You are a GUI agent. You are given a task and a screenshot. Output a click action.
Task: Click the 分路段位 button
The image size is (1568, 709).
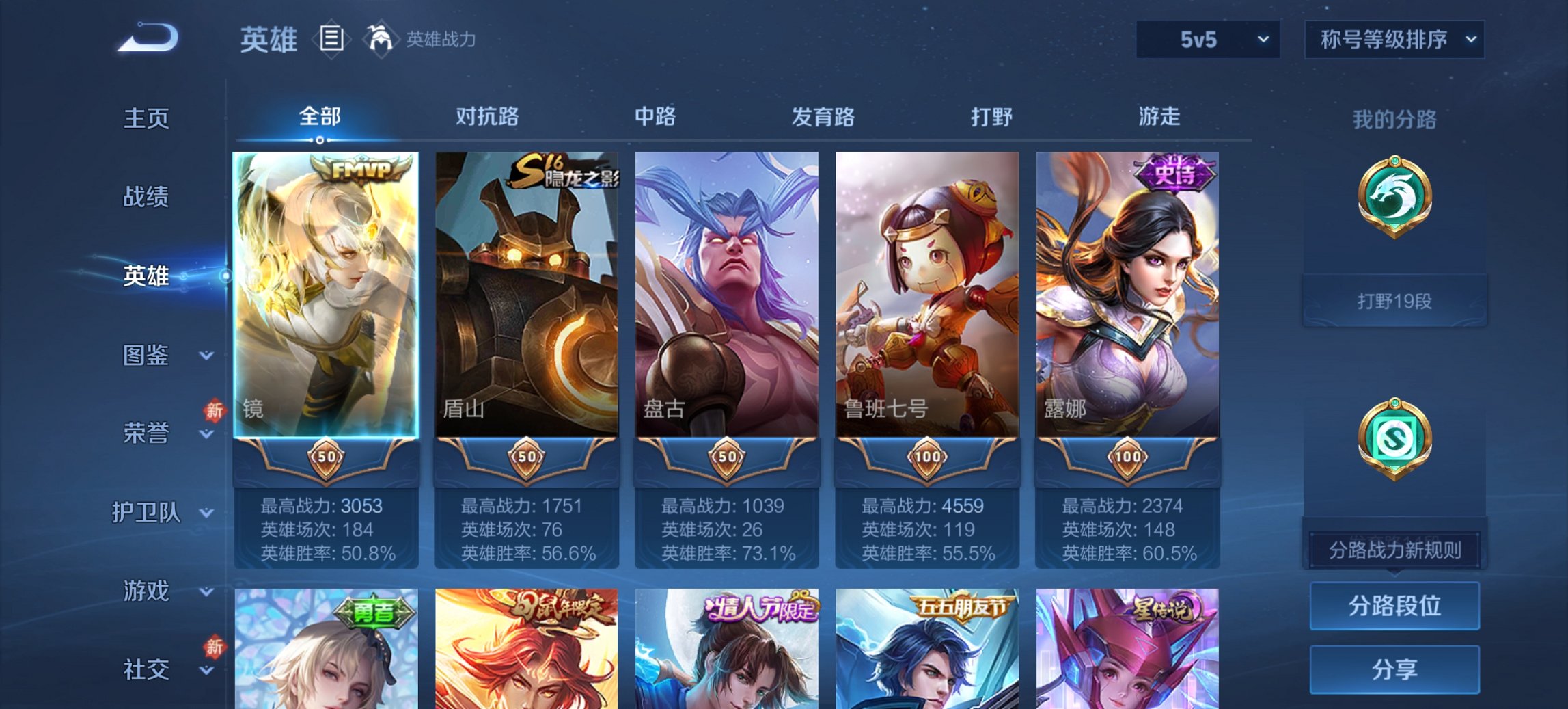point(1394,607)
